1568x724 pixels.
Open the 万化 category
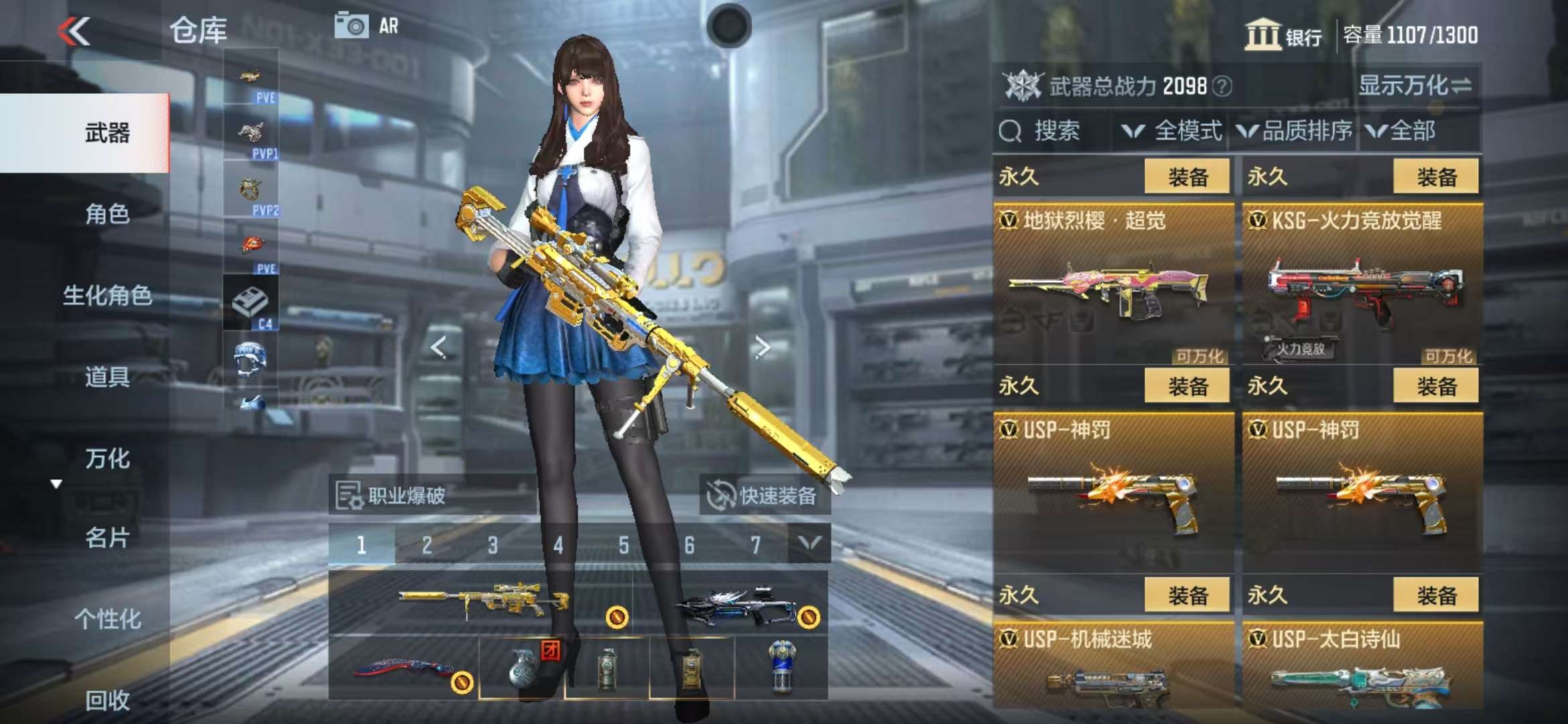pos(107,459)
